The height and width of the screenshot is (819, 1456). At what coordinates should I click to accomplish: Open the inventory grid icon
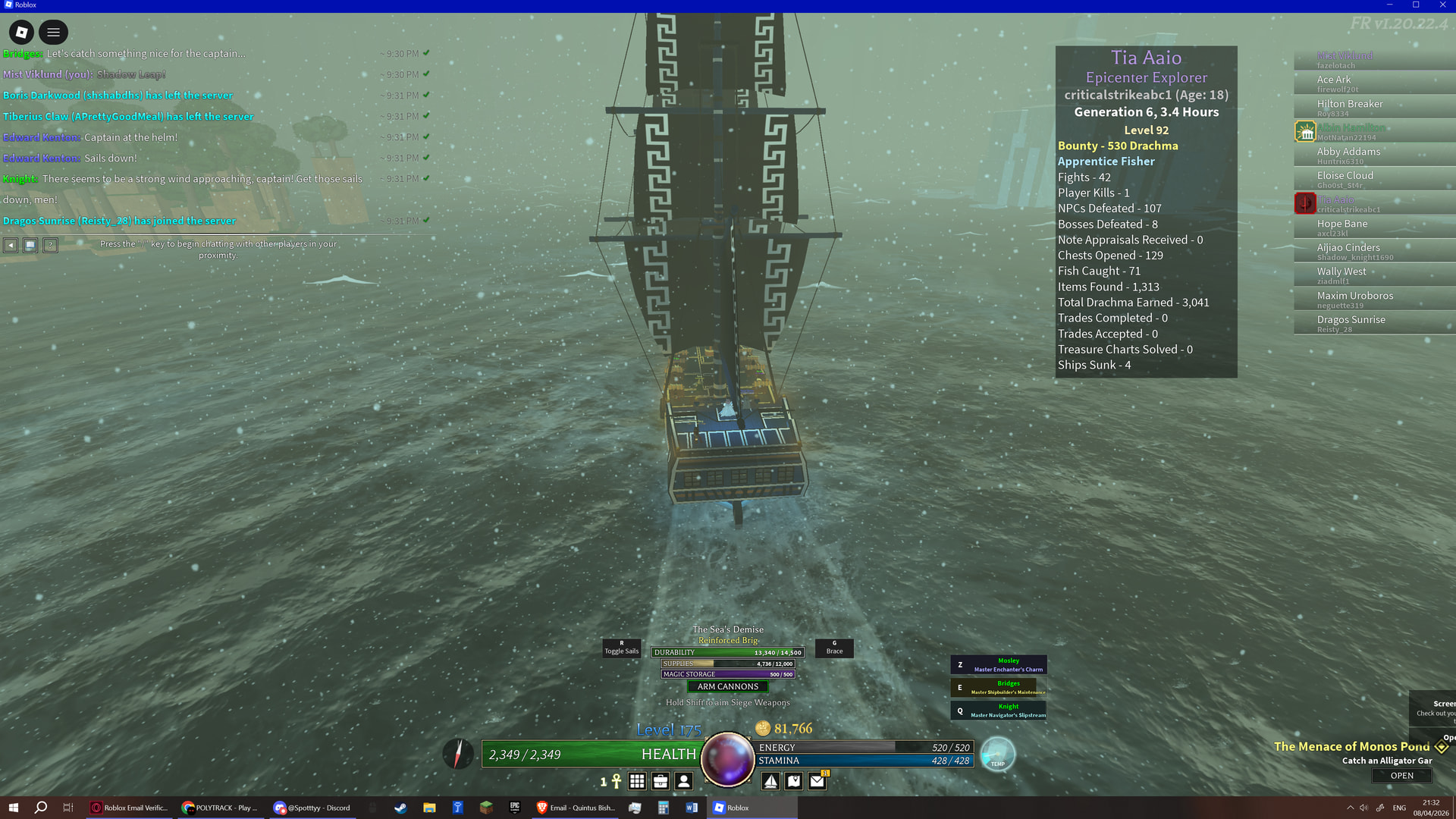(637, 781)
